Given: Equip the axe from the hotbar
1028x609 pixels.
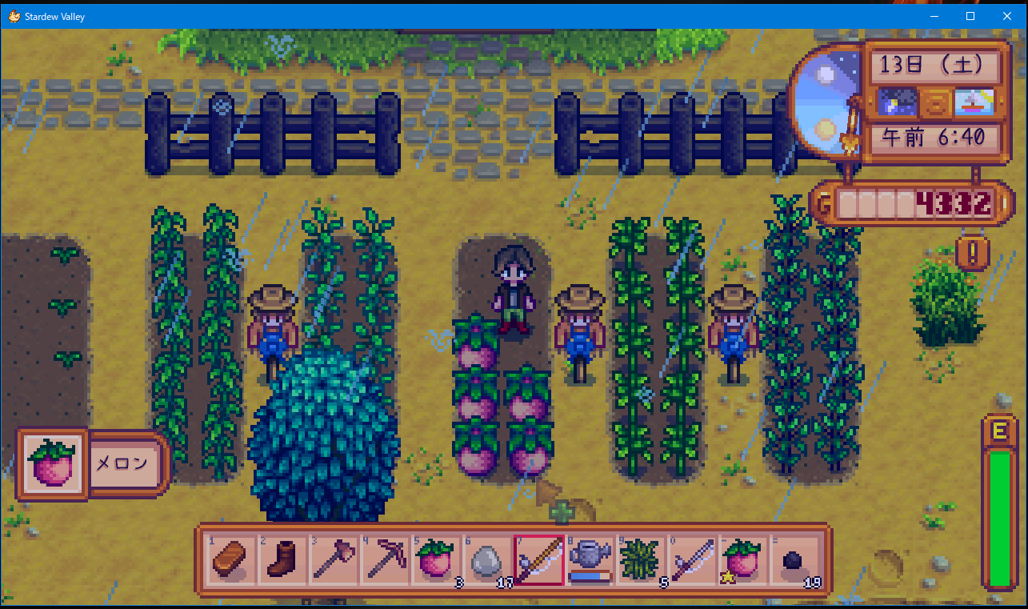Looking at the screenshot, I should (x=333, y=558).
